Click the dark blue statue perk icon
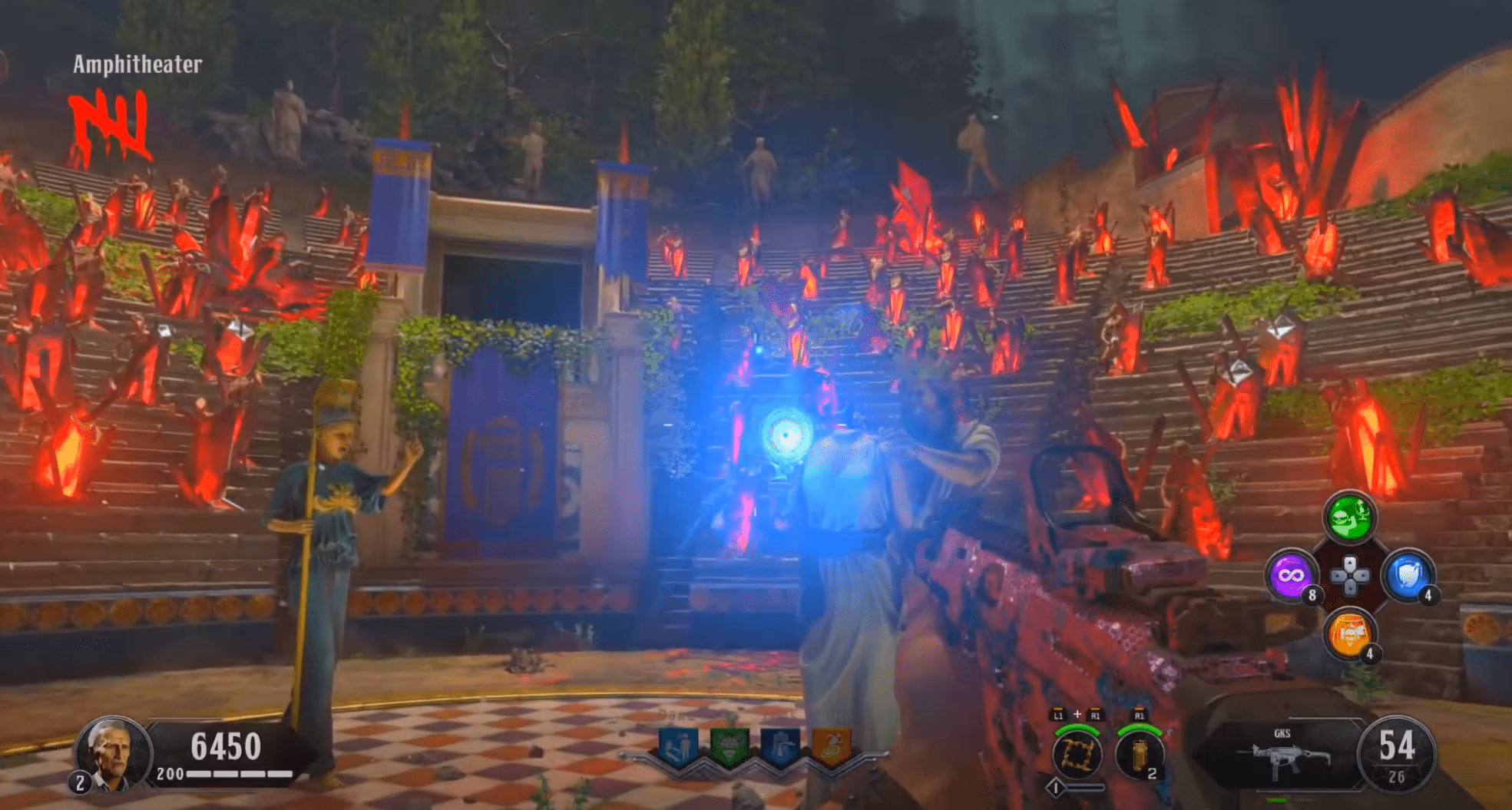This screenshot has width=1512, height=810. click(780, 746)
